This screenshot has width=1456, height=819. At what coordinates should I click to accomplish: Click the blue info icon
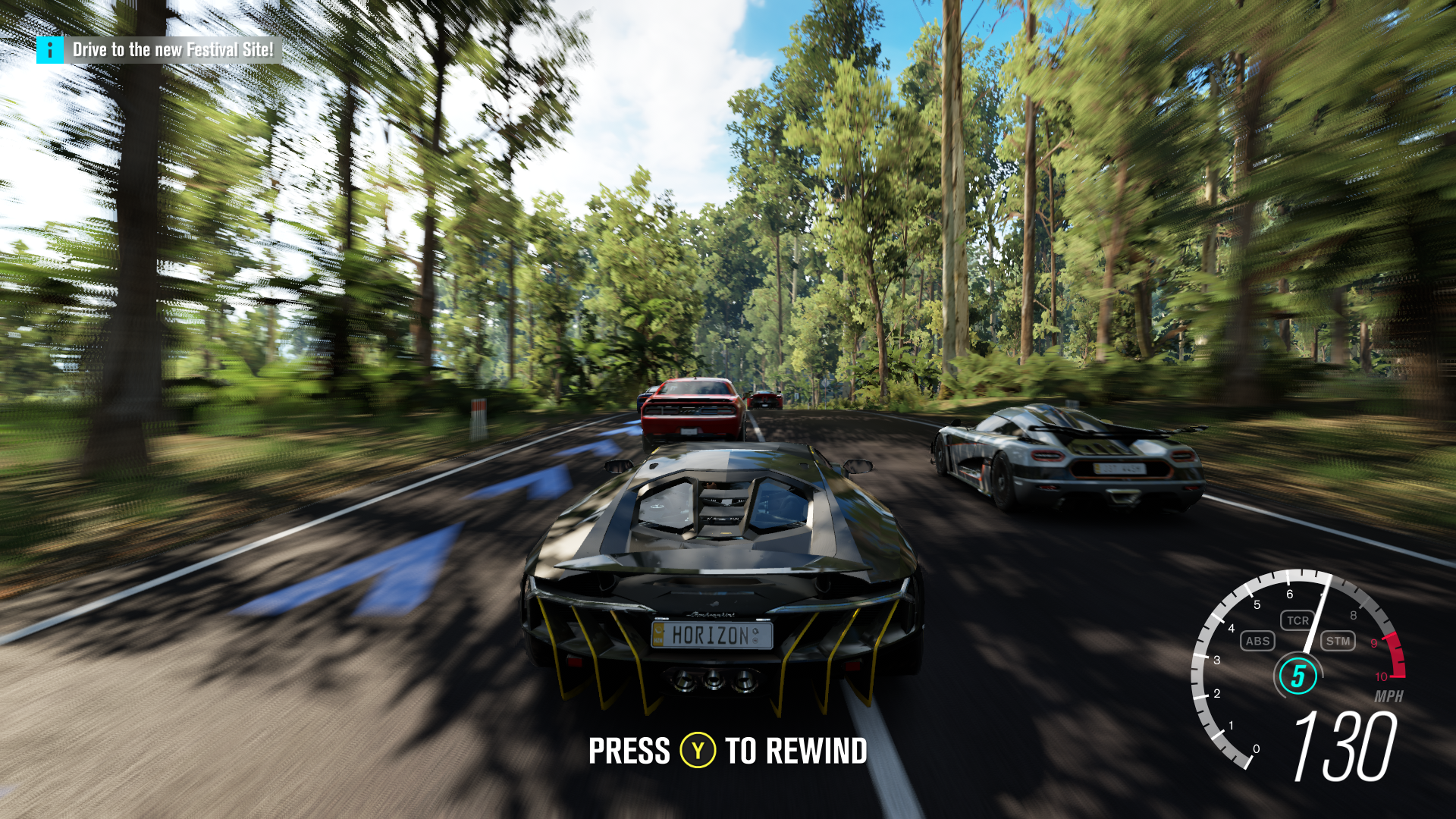tap(50, 50)
